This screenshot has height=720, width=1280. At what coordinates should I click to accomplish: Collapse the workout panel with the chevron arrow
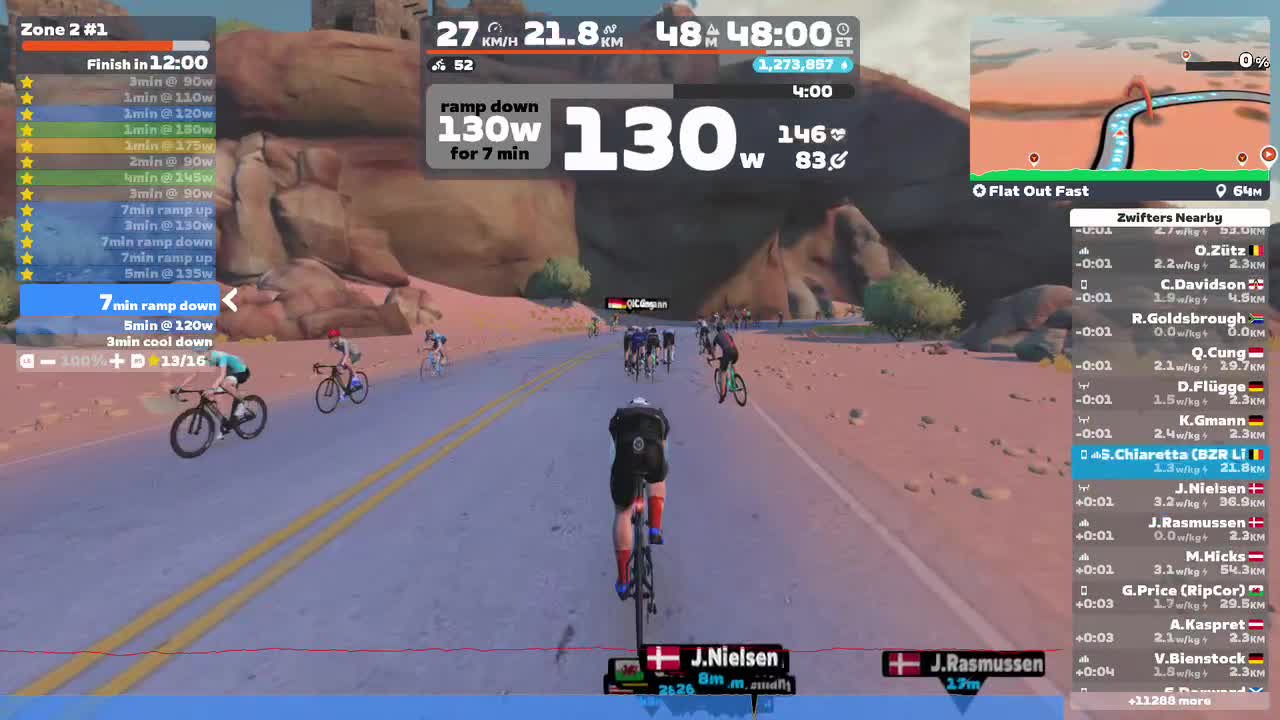pos(229,300)
